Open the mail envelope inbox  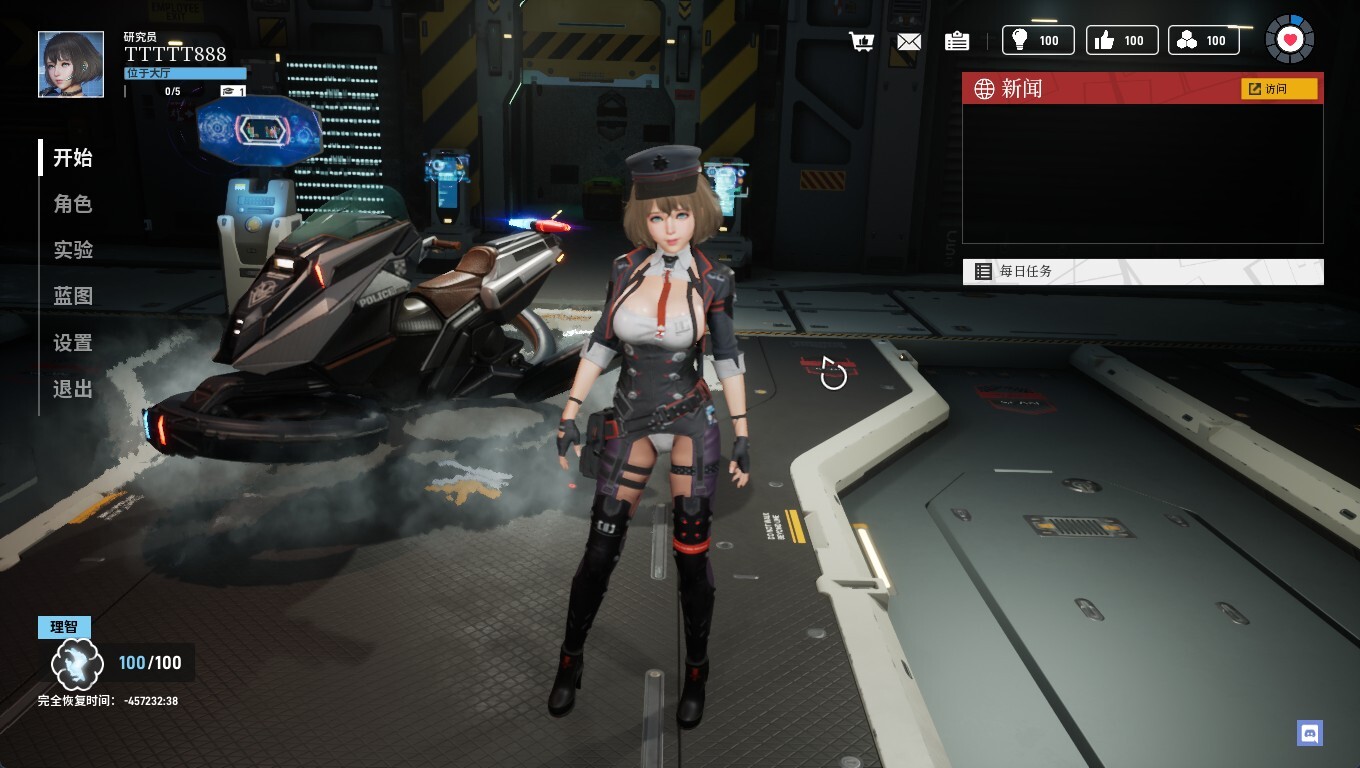909,41
